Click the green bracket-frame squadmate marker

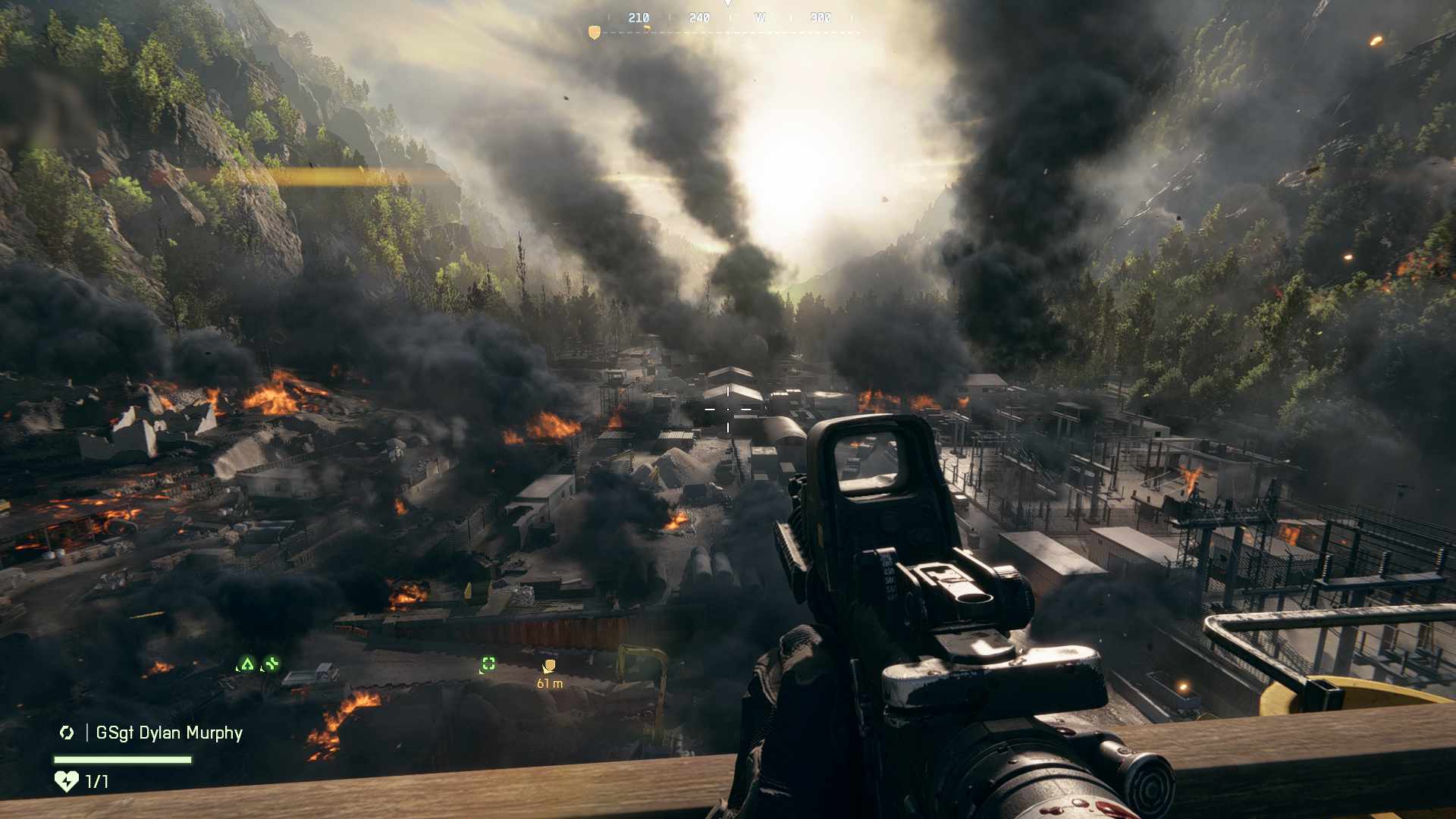coord(488,665)
